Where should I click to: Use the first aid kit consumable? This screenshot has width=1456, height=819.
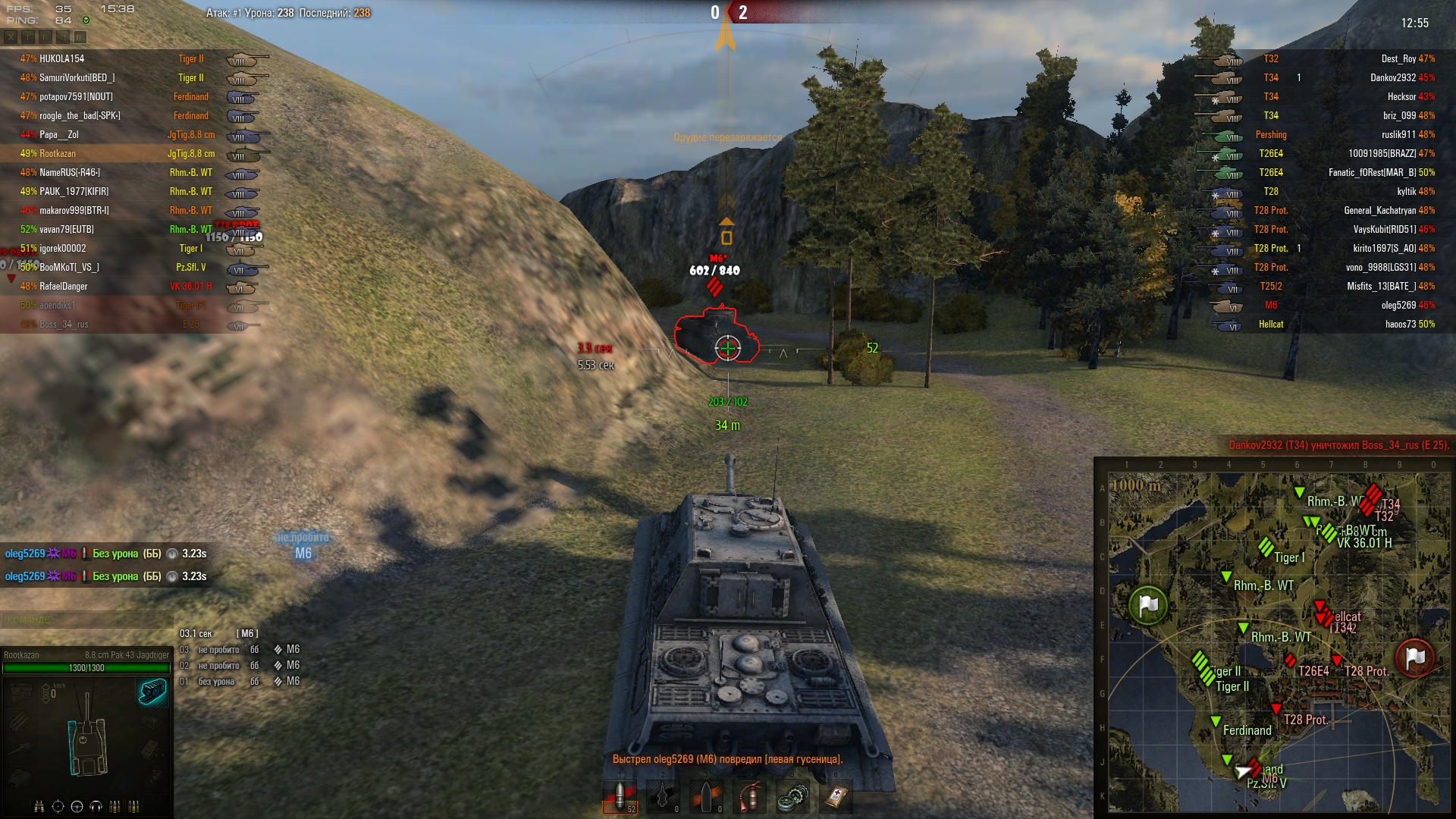pos(836,797)
